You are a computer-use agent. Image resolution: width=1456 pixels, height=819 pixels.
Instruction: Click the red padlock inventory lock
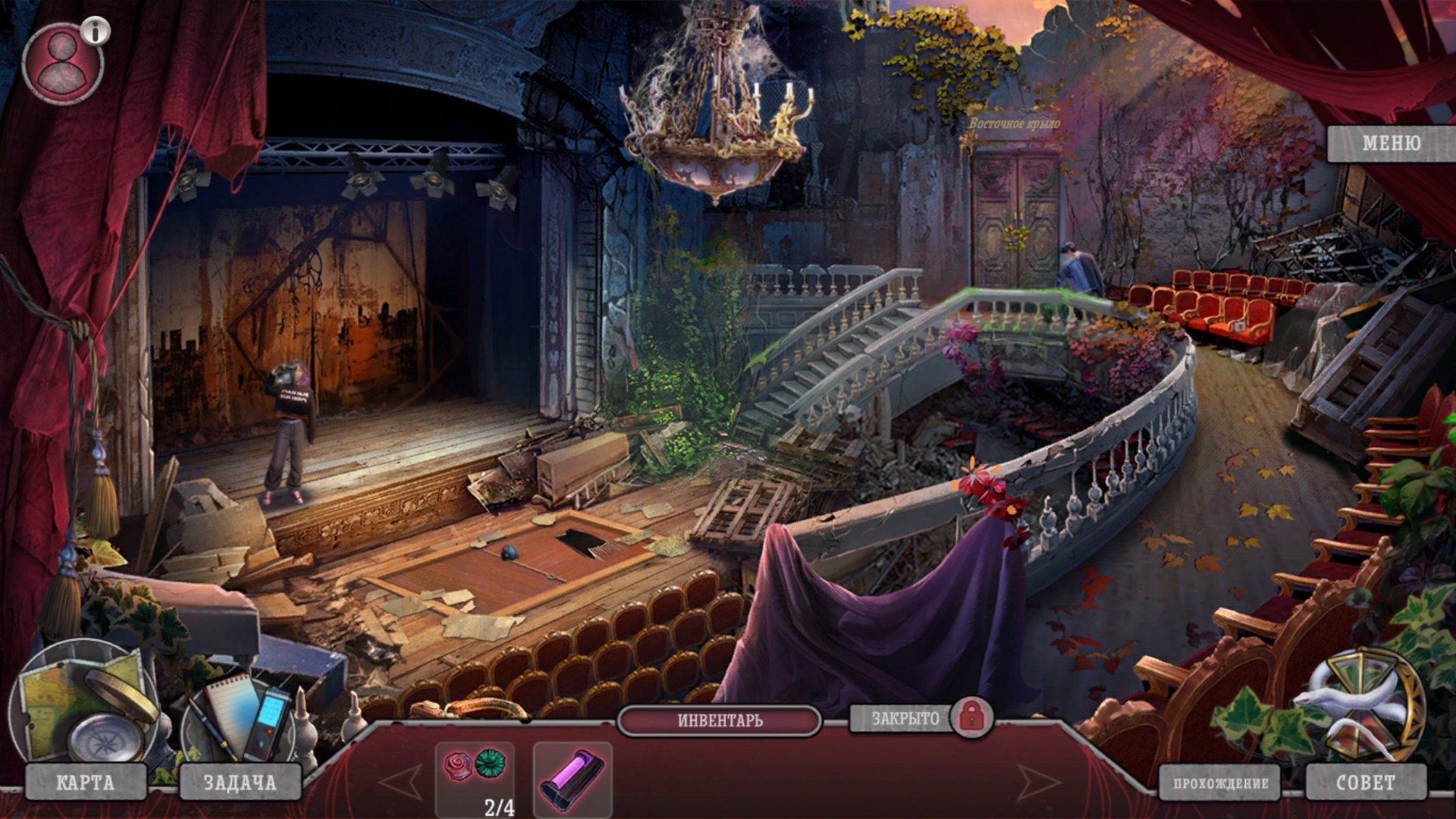971,717
